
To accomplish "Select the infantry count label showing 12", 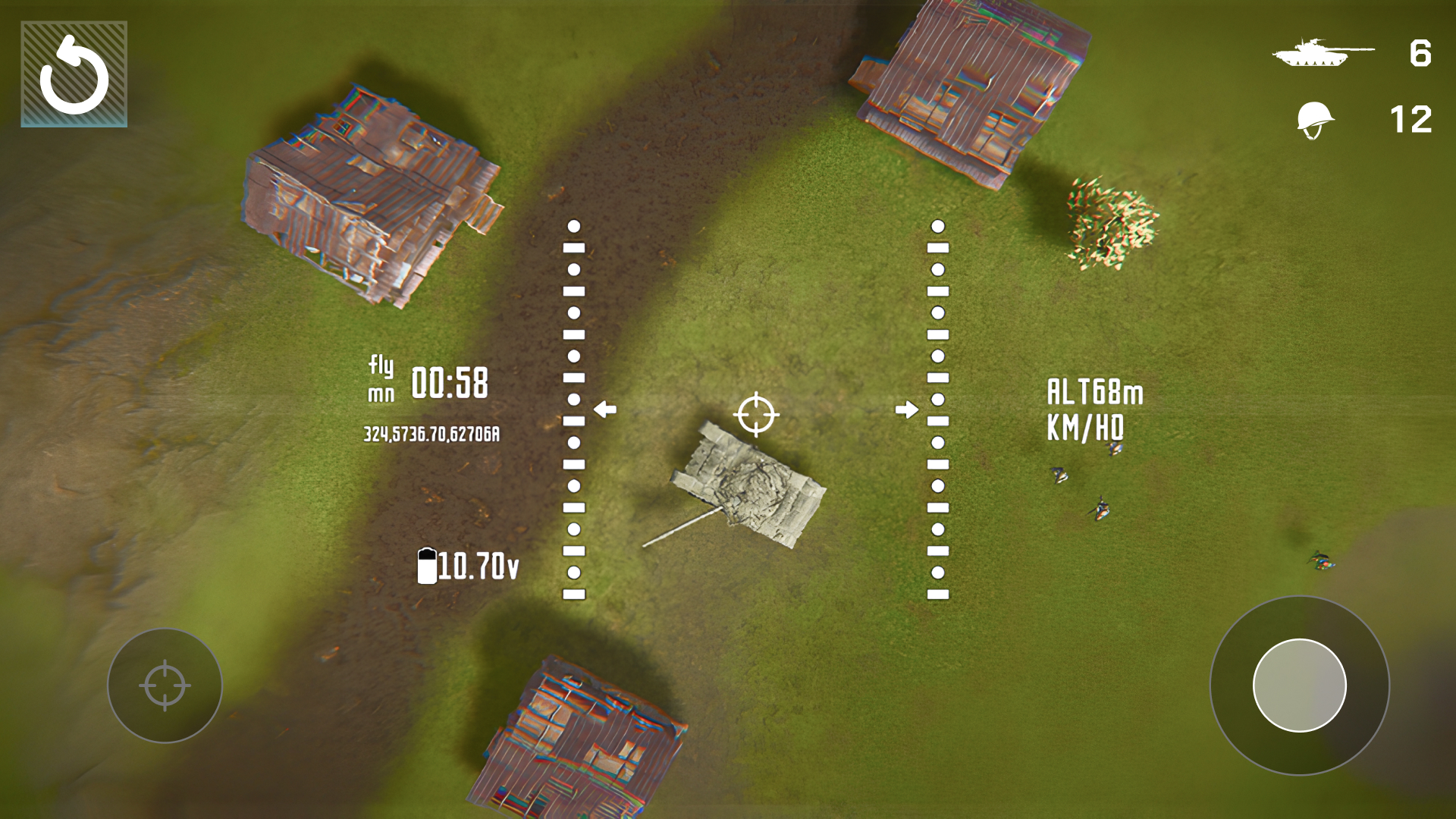I will click(1411, 121).
